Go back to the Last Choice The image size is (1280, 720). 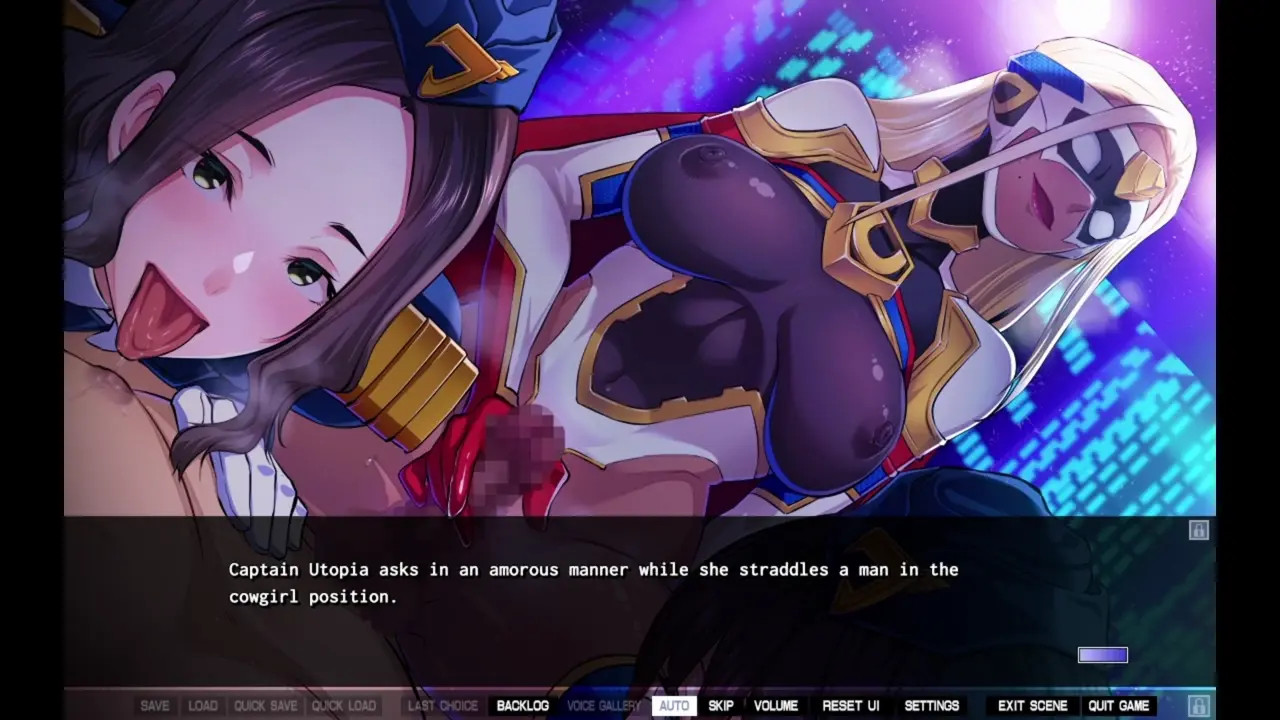click(x=443, y=705)
